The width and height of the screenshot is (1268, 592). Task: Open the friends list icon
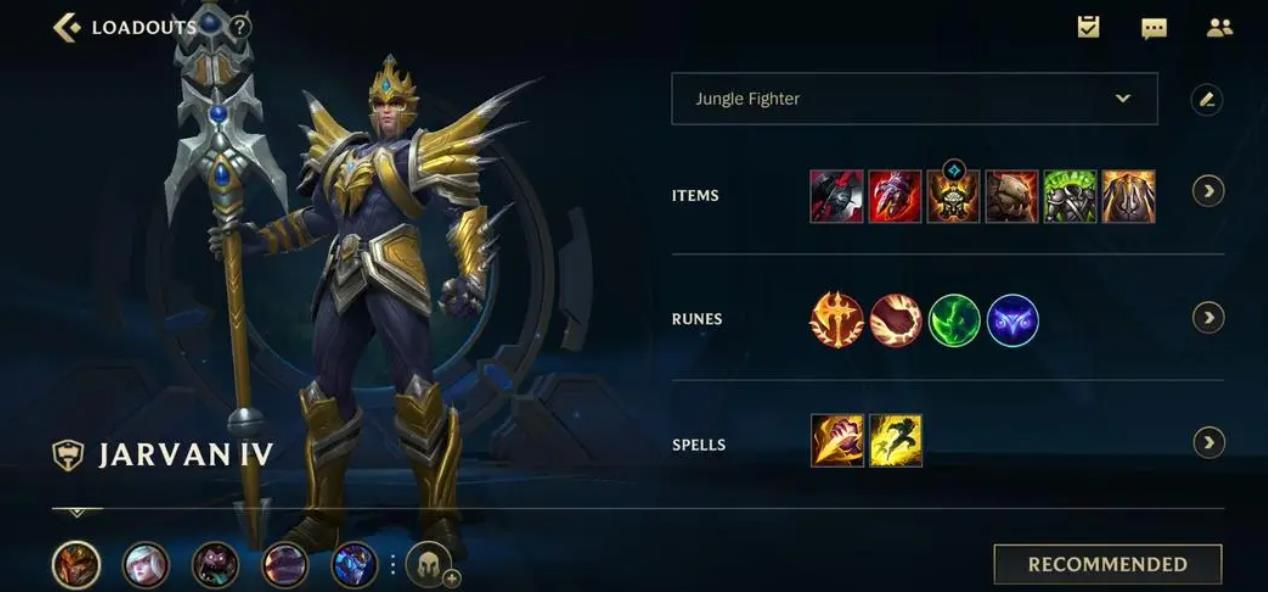click(1219, 28)
